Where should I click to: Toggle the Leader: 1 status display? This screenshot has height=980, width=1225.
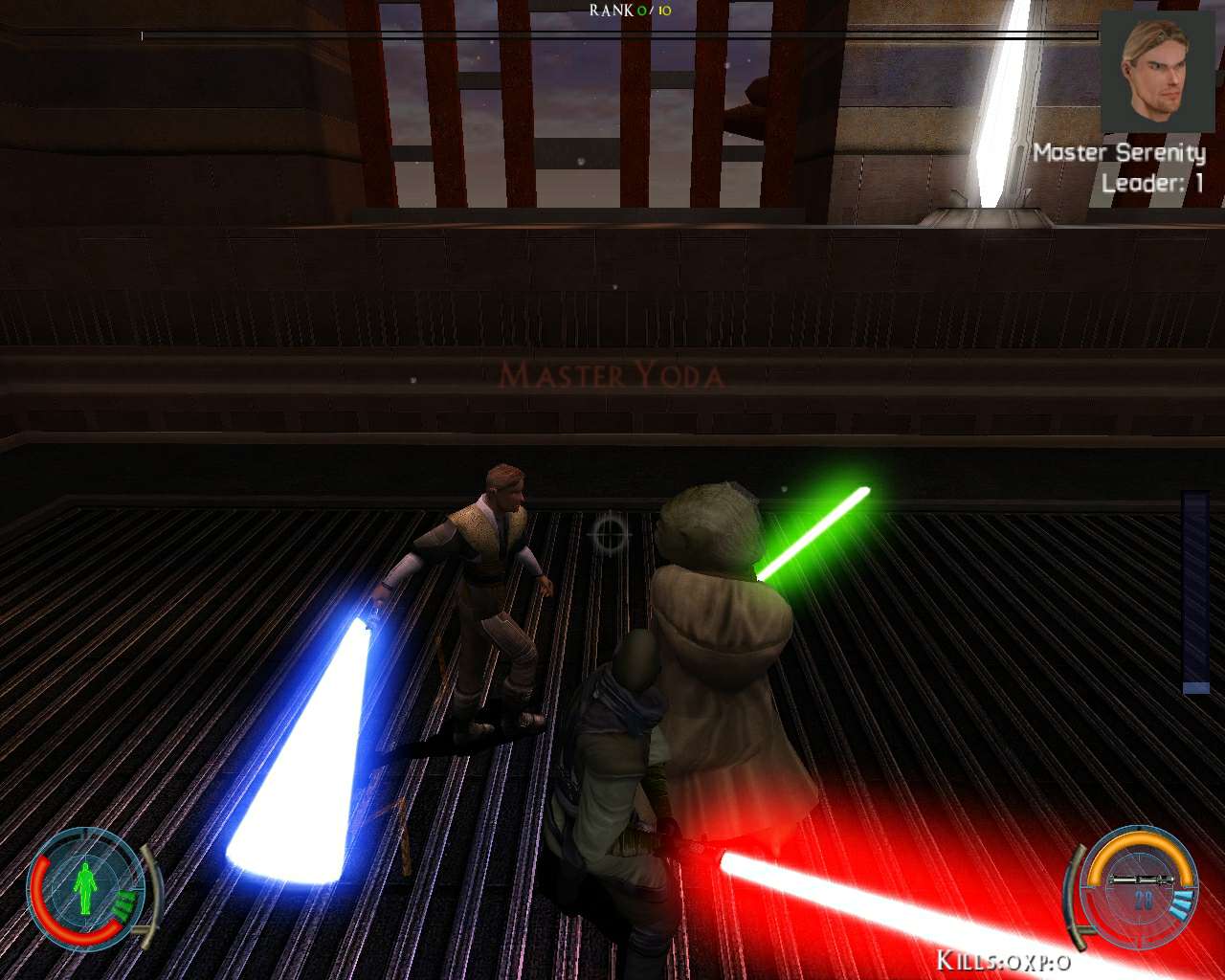tap(1153, 184)
